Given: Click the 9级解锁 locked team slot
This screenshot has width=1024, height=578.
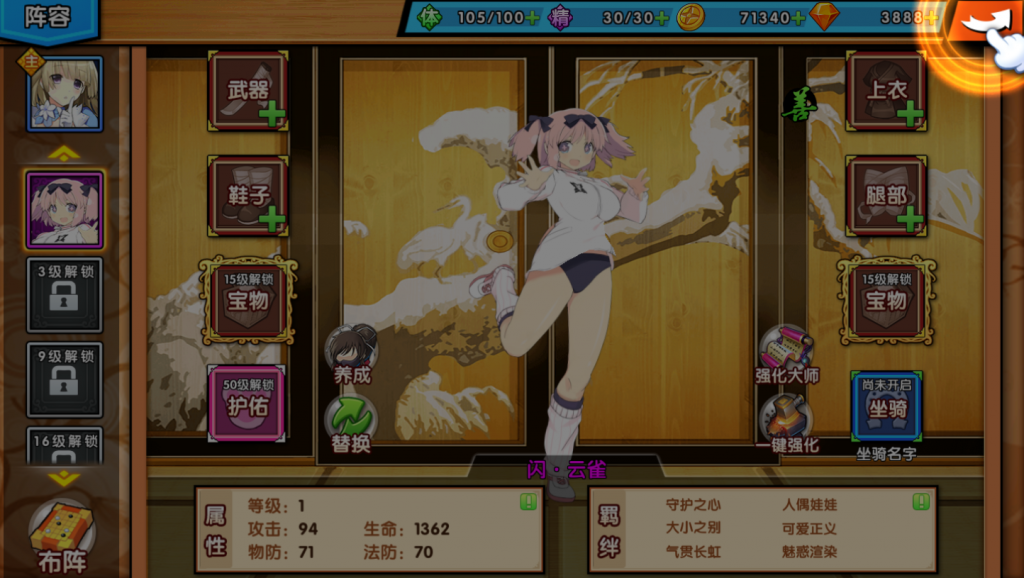Looking at the screenshot, I should pyautogui.click(x=65, y=379).
